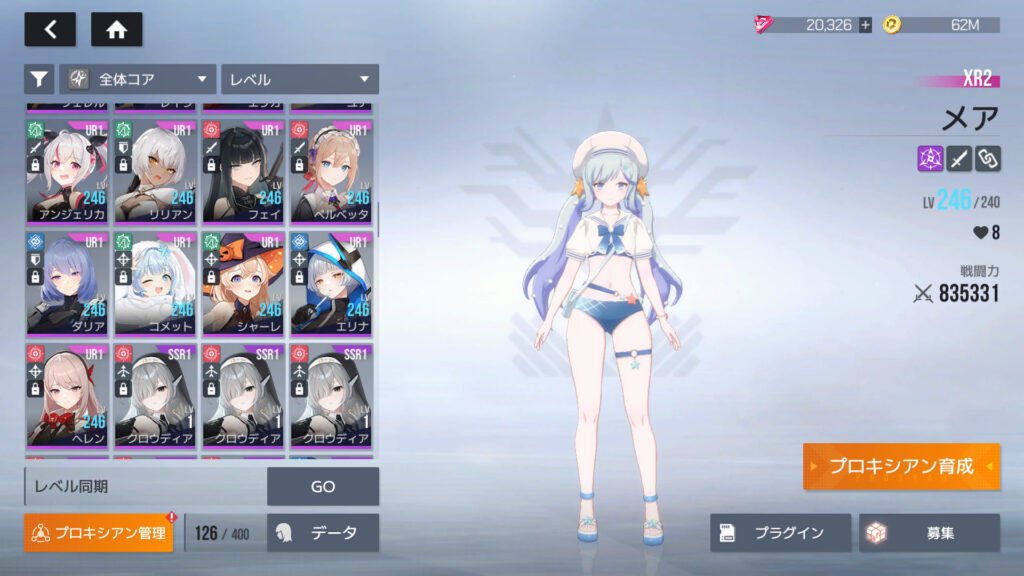Open プロキシアン管理

(x=98, y=533)
